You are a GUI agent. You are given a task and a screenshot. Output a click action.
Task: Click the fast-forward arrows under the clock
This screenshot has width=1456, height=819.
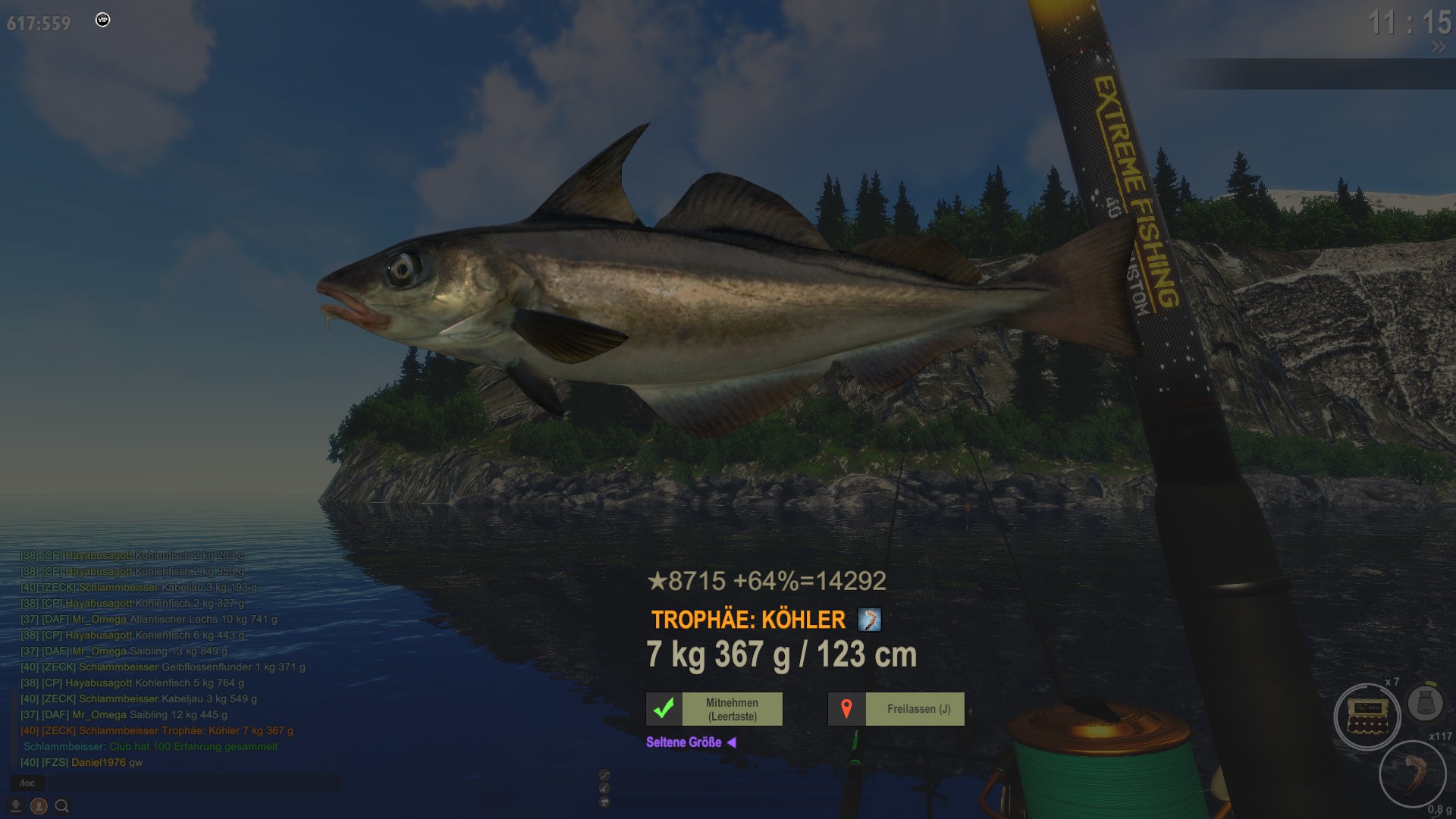pyautogui.click(x=1438, y=47)
